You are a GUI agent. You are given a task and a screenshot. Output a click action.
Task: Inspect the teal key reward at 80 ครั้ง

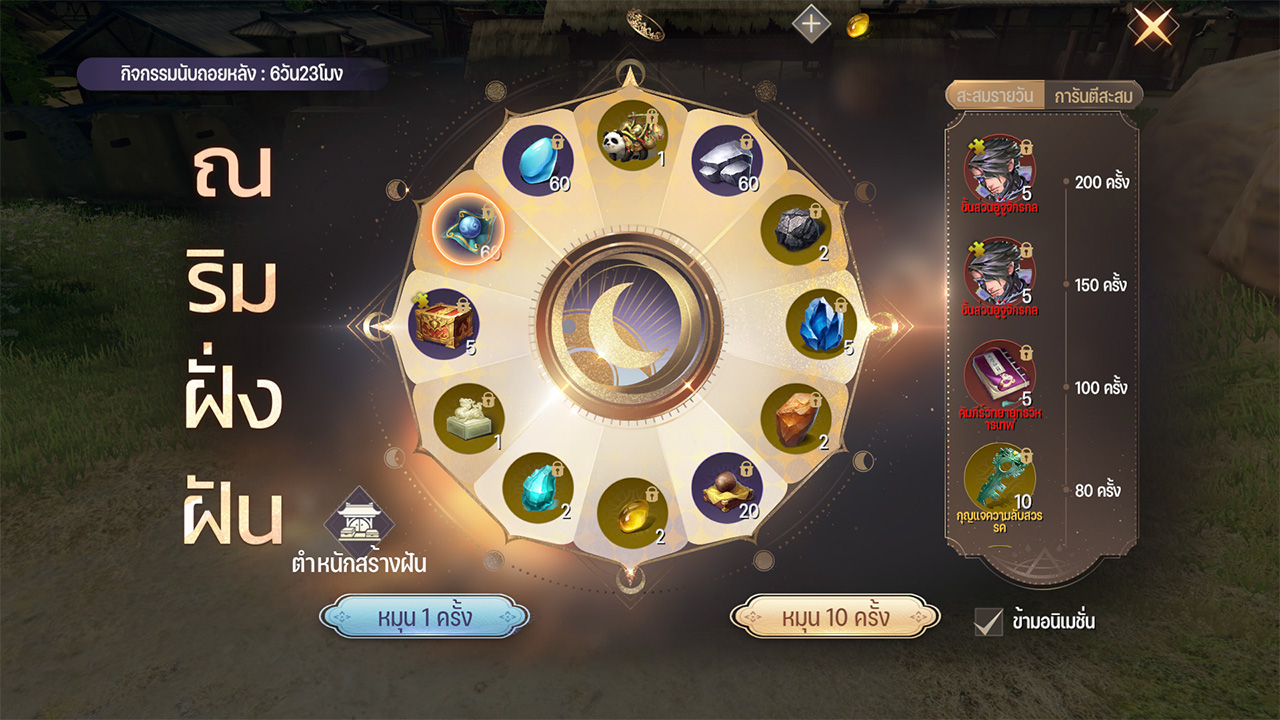coord(999,479)
